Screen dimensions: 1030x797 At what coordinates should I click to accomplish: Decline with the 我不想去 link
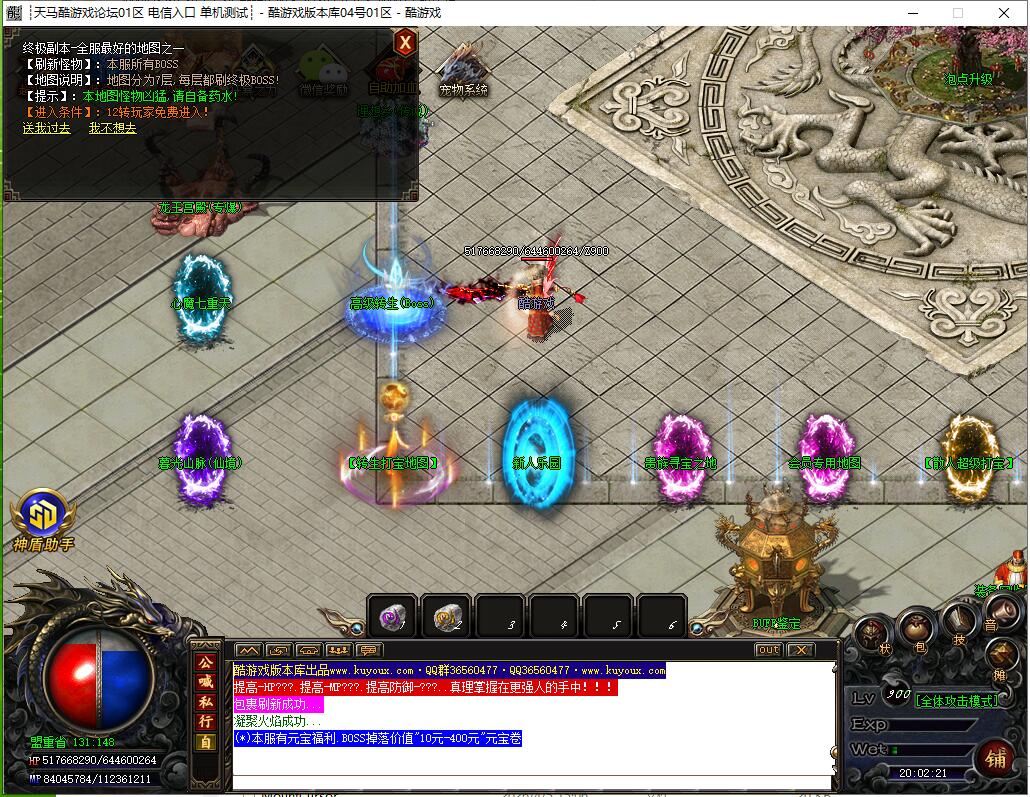(x=112, y=128)
